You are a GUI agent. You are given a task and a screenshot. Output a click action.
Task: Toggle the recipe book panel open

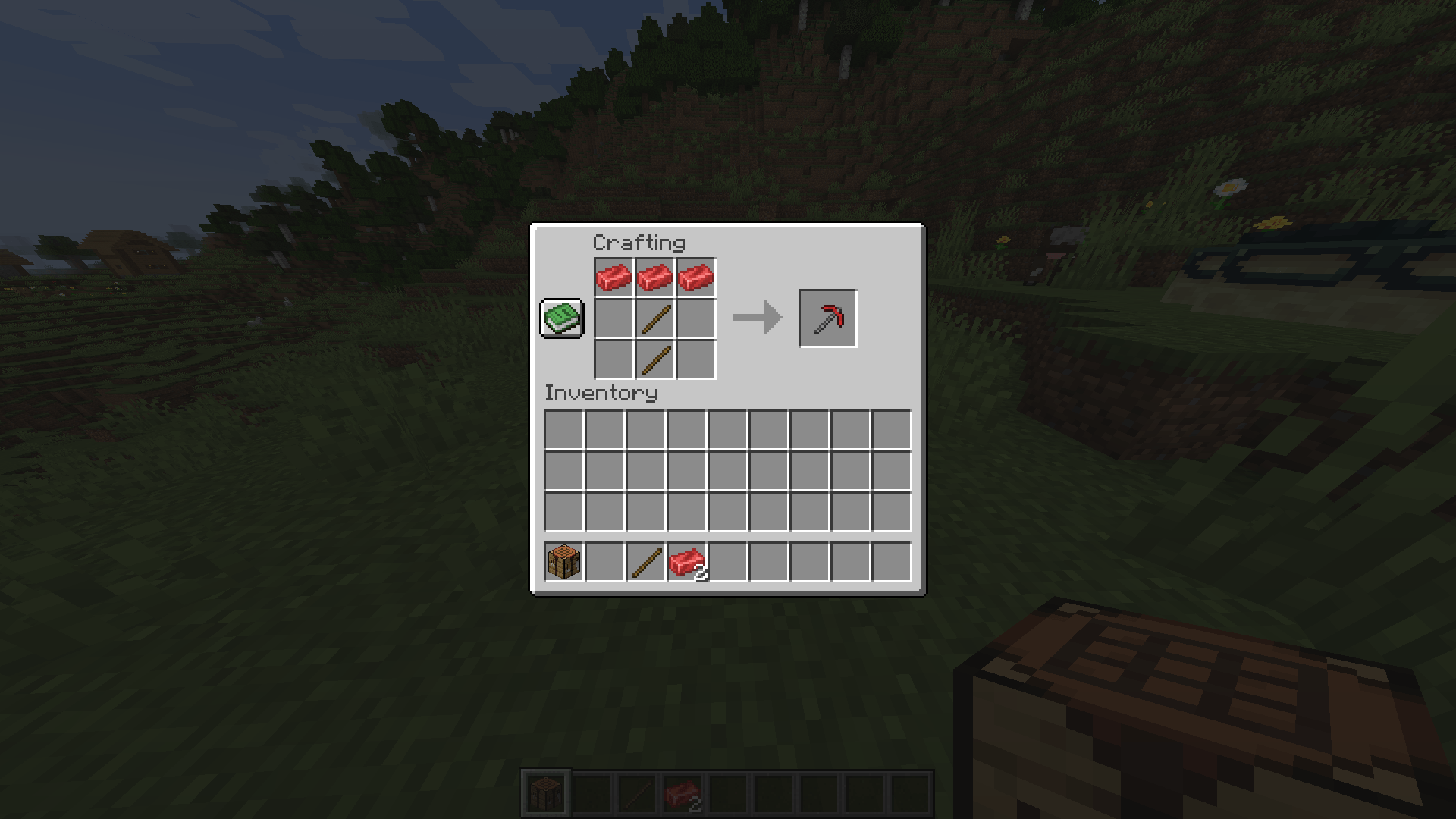[561, 318]
